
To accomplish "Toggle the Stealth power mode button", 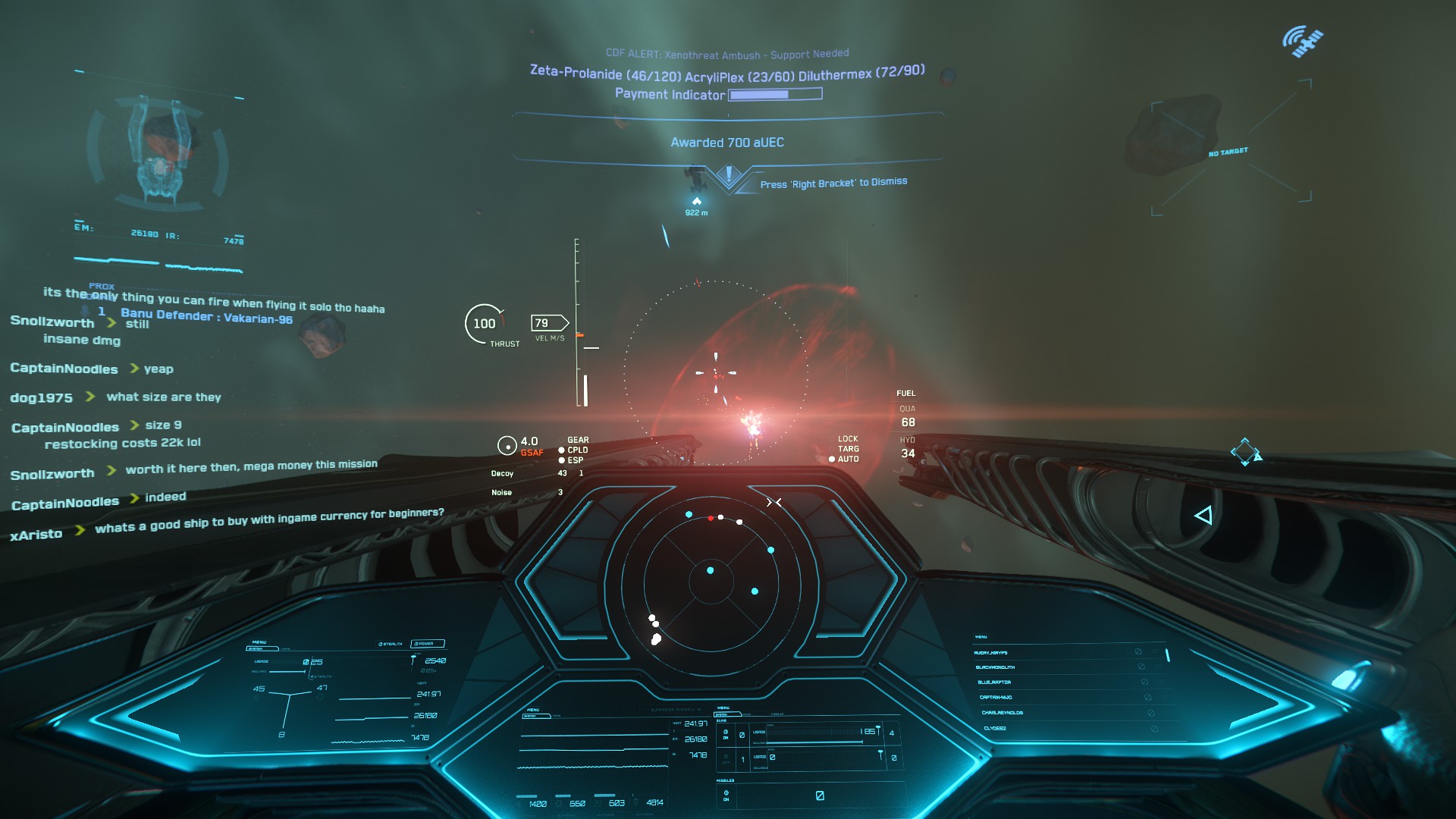I will [x=391, y=644].
